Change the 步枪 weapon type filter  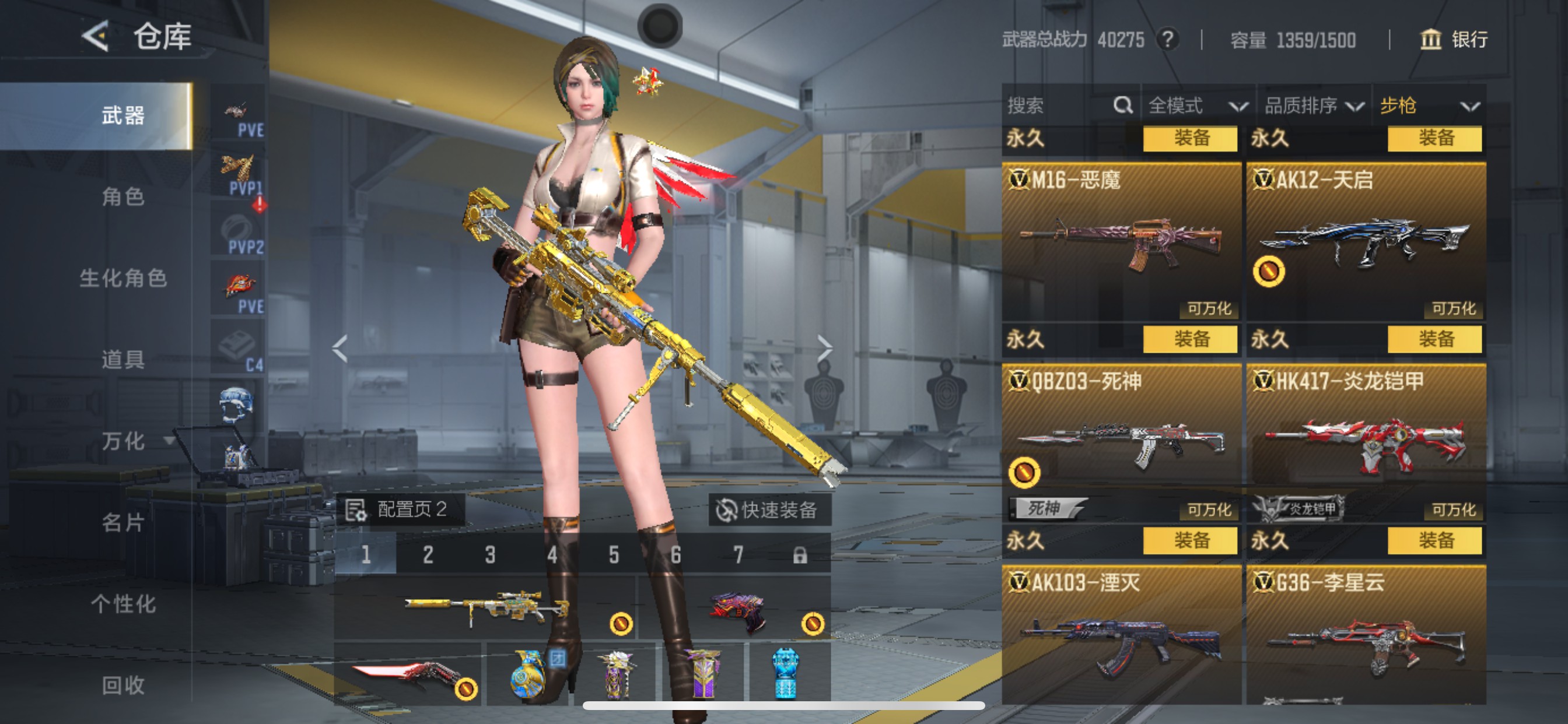(x=1428, y=106)
